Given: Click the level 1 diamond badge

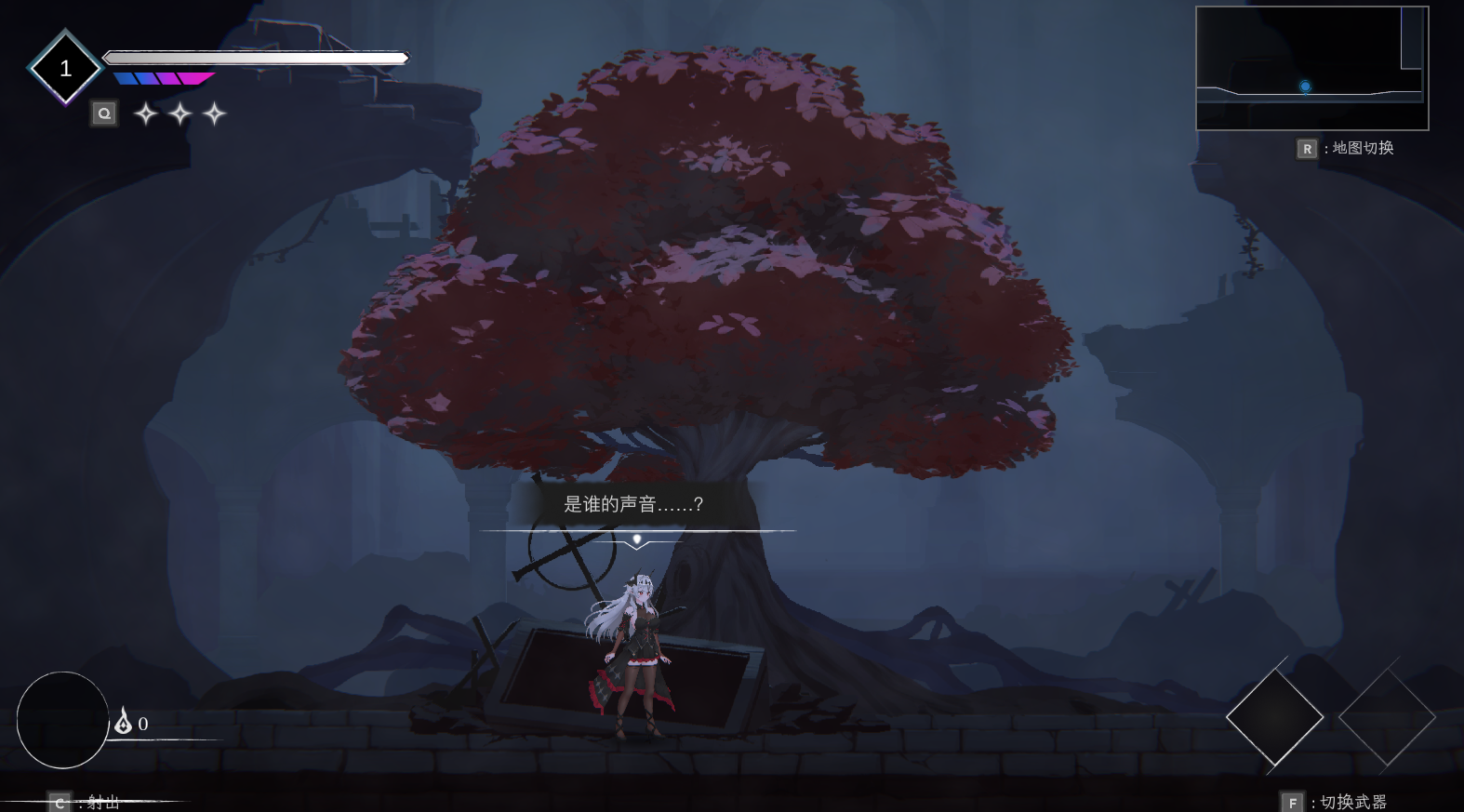Looking at the screenshot, I should coord(65,68).
